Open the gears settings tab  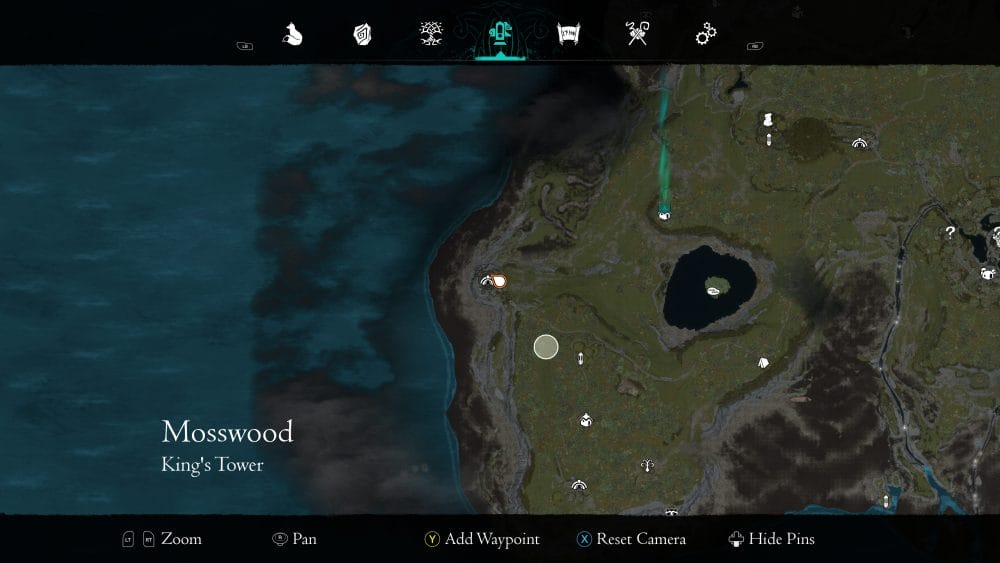pos(707,35)
